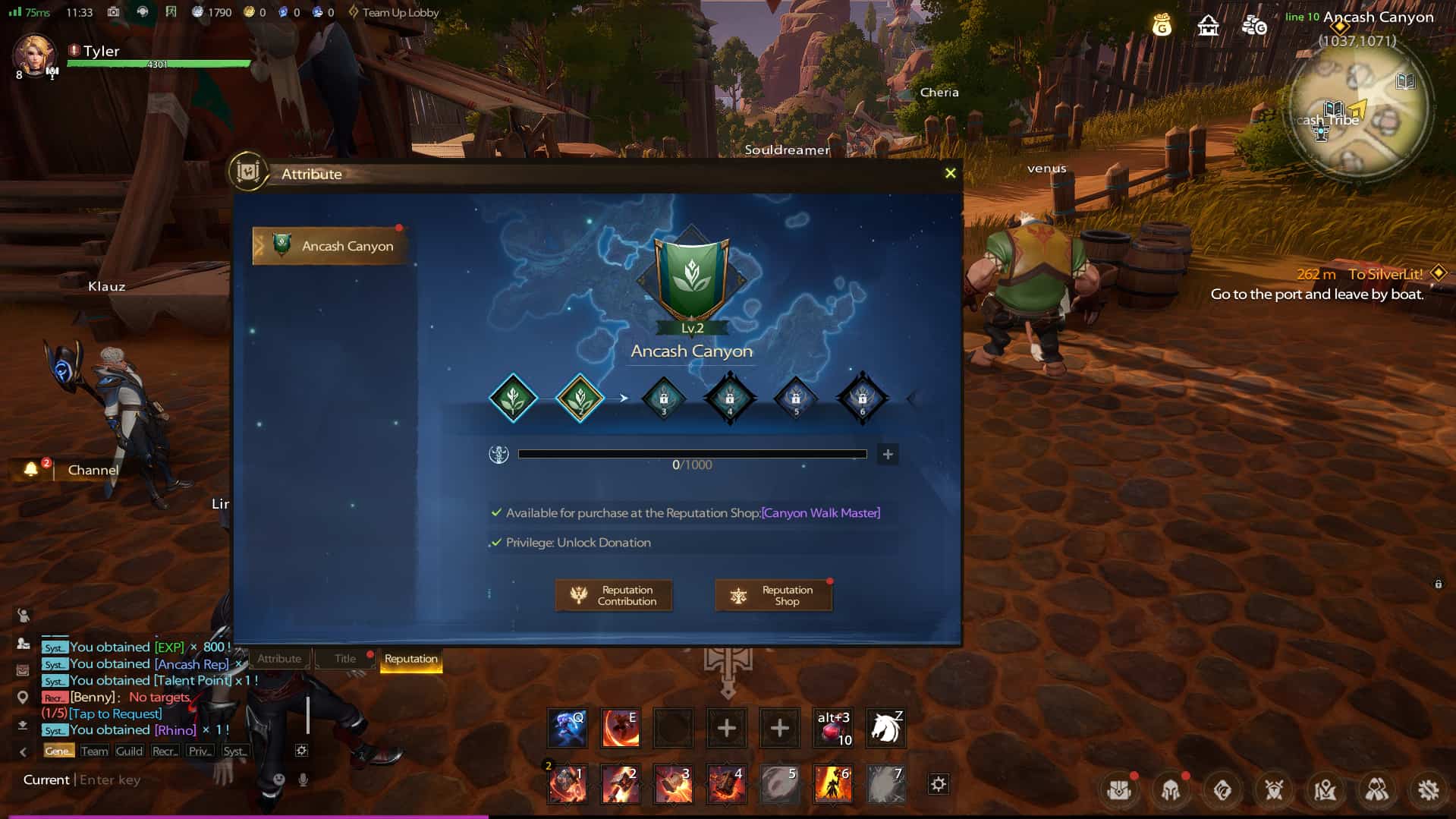
Task: Click the 0/1000 reputation progress bar
Action: coord(692,454)
